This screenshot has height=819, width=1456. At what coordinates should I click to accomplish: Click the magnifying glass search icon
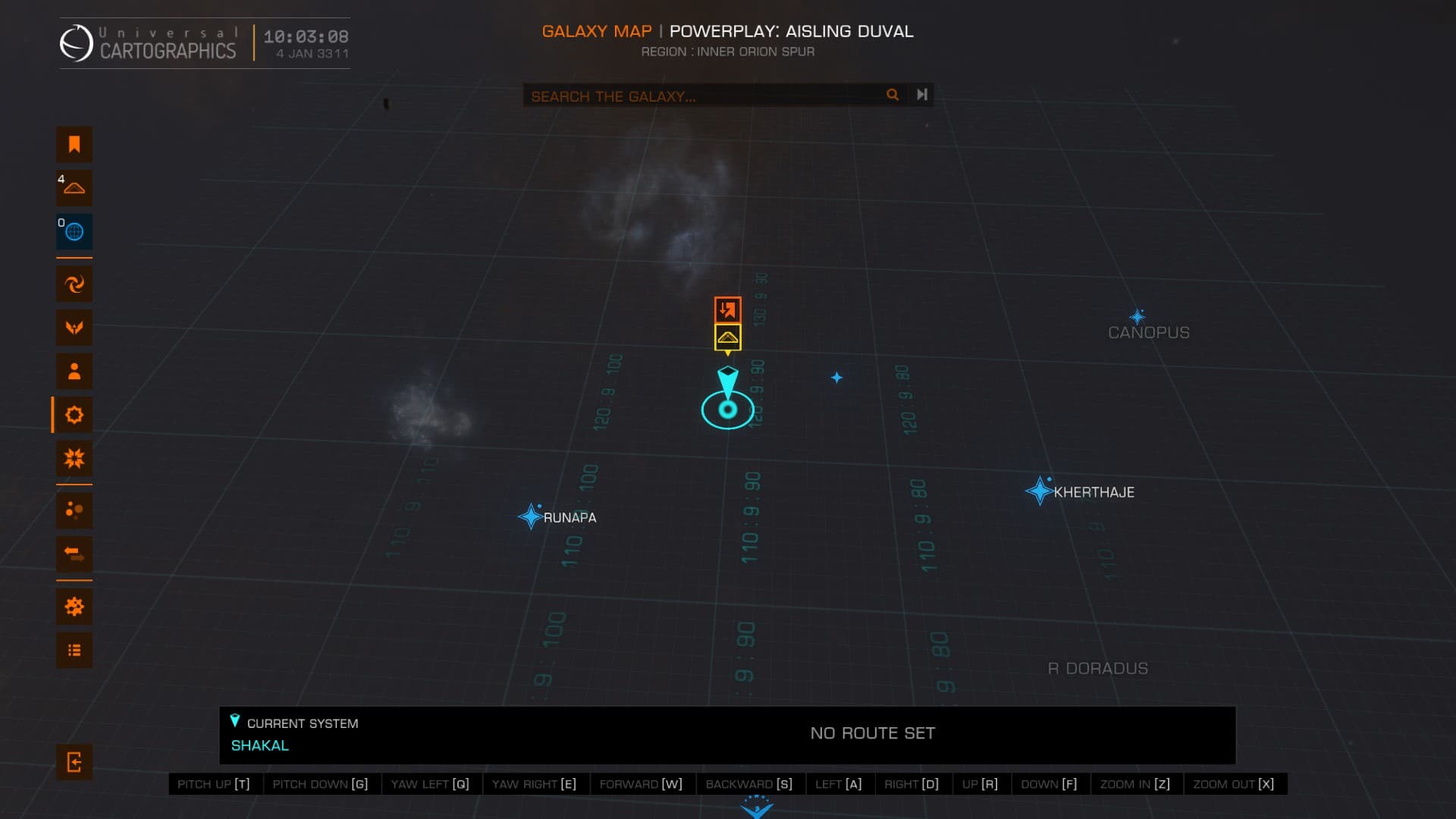(893, 95)
